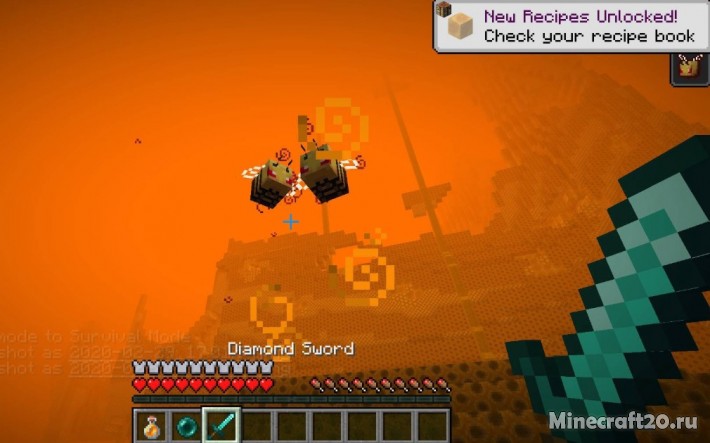
Task: Click the New Recipes Unlocked notification
Action: tap(571, 26)
